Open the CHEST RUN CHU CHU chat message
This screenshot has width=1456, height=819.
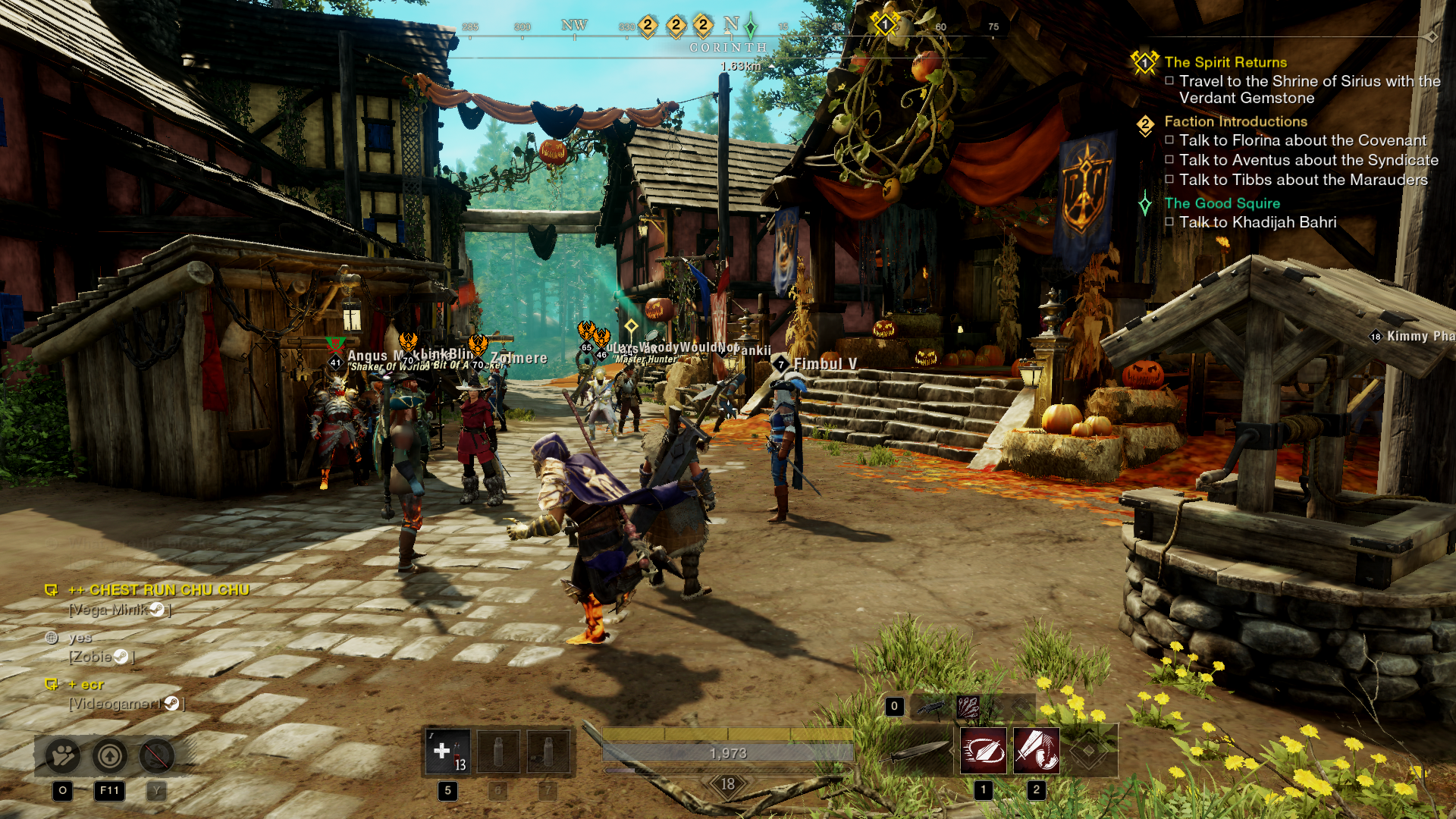coord(158,590)
